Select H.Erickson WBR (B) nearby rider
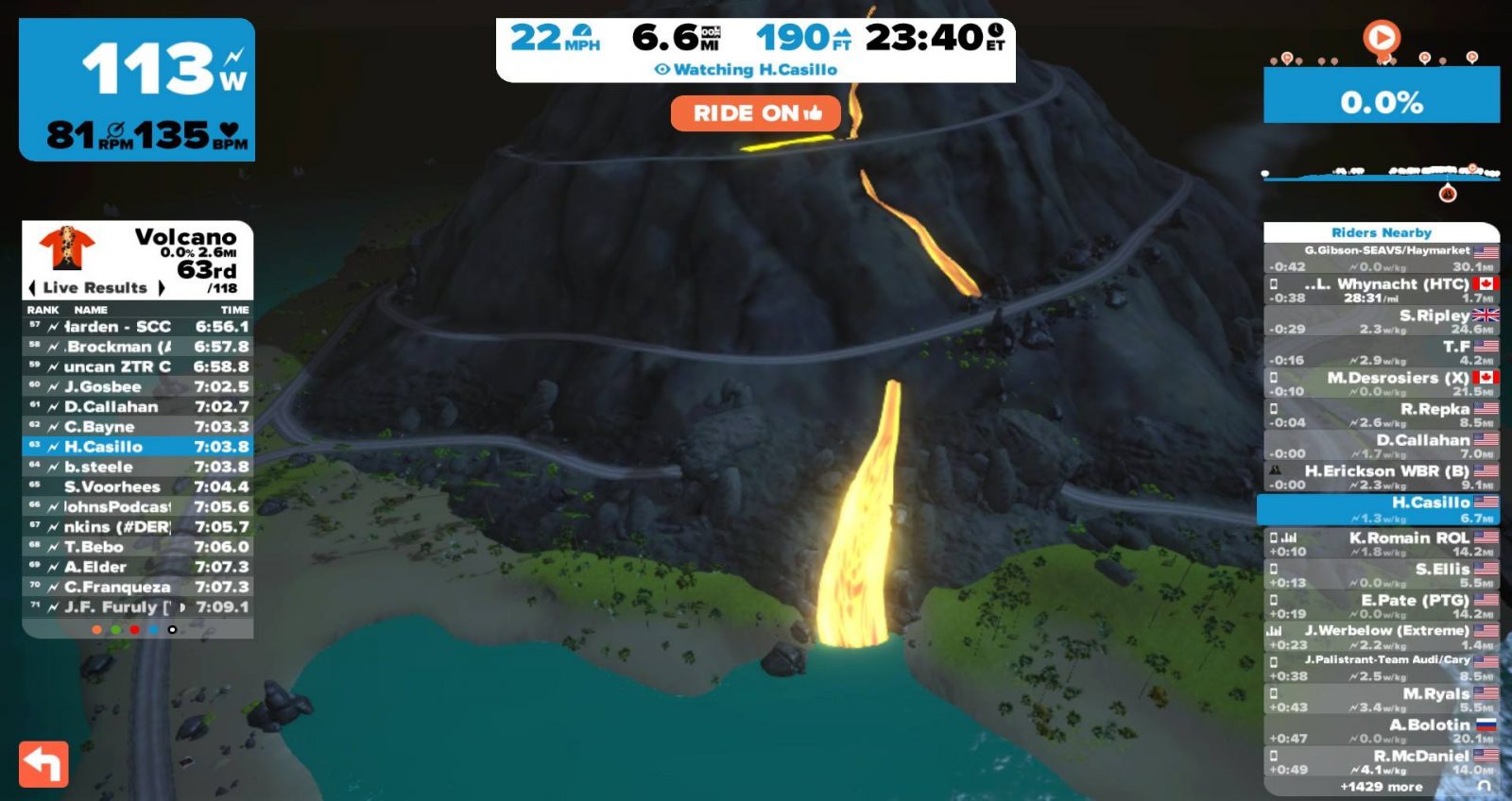1512x801 pixels. click(1382, 476)
